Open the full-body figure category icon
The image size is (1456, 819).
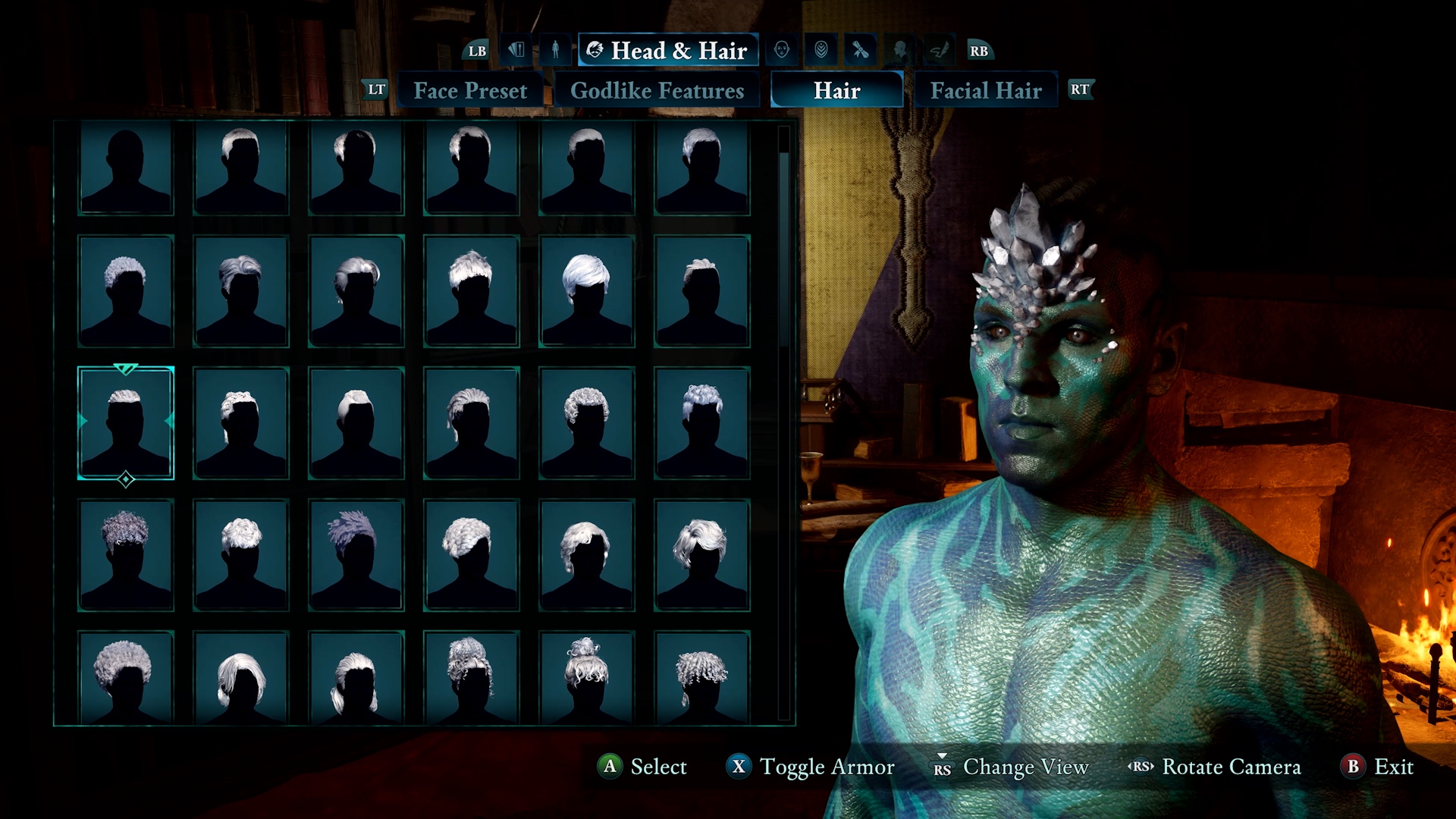coord(555,50)
